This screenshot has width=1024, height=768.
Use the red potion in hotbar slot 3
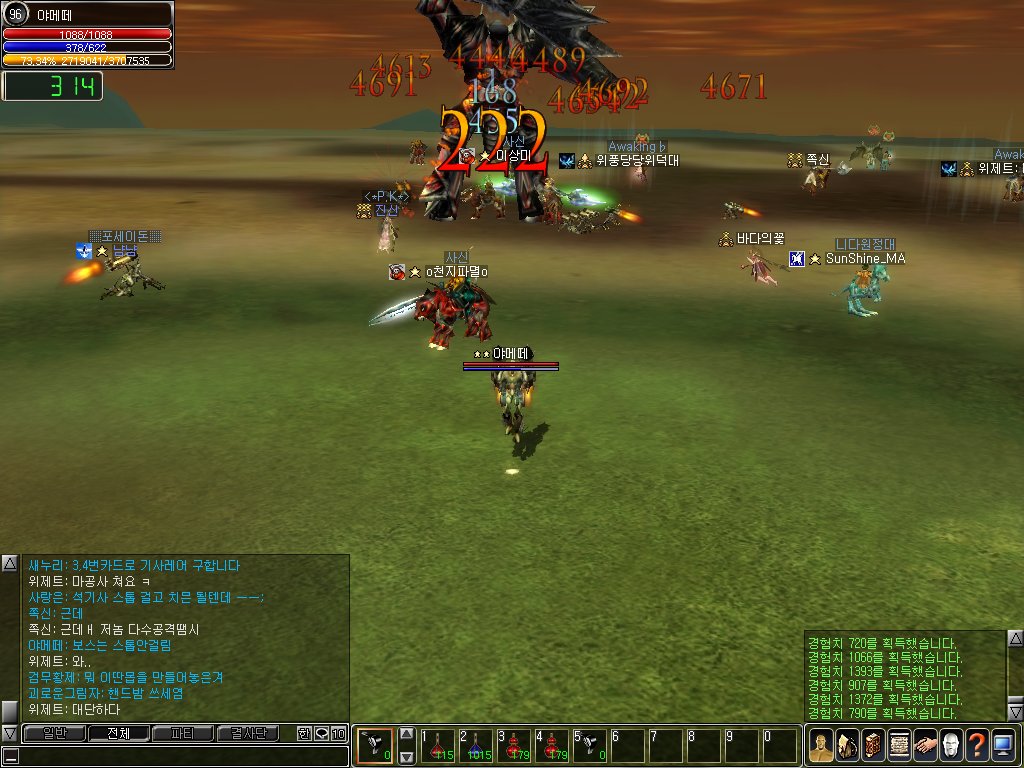[x=514, y=746]
